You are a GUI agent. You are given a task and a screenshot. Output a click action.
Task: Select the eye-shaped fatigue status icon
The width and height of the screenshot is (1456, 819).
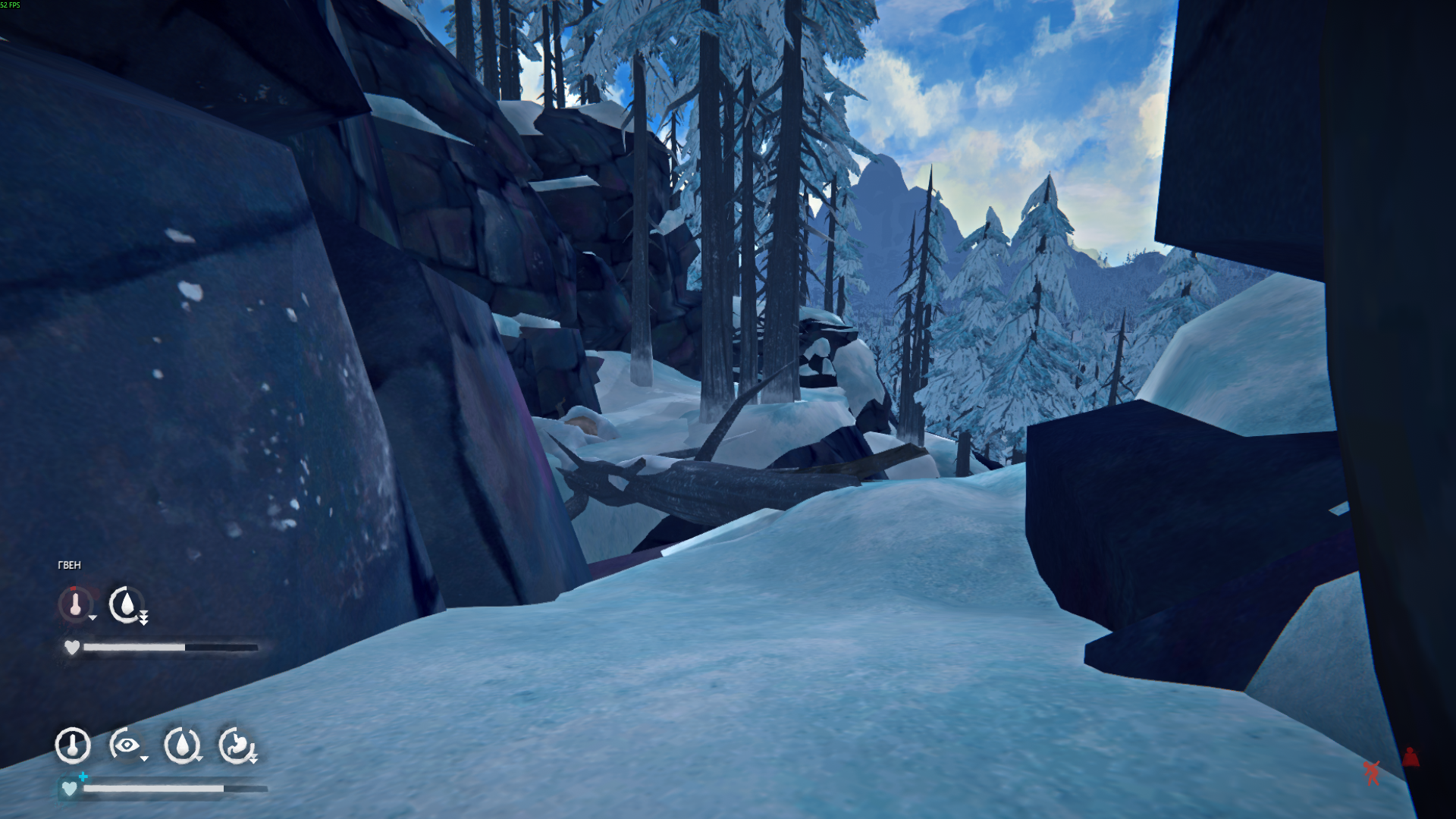[127, 745]
